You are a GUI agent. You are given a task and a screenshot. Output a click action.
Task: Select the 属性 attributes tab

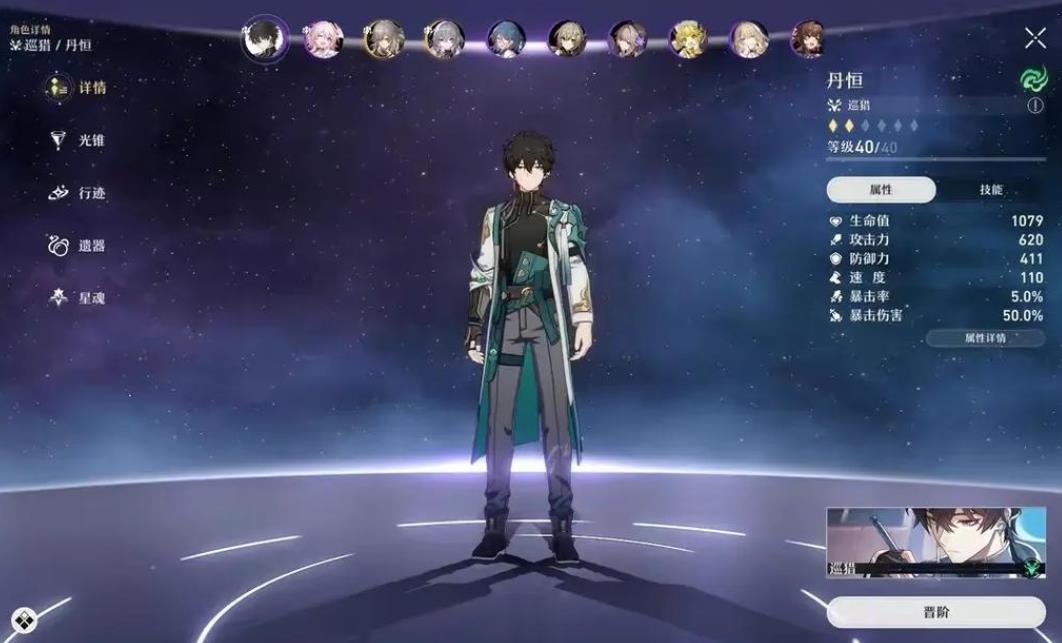click(881, 190)
